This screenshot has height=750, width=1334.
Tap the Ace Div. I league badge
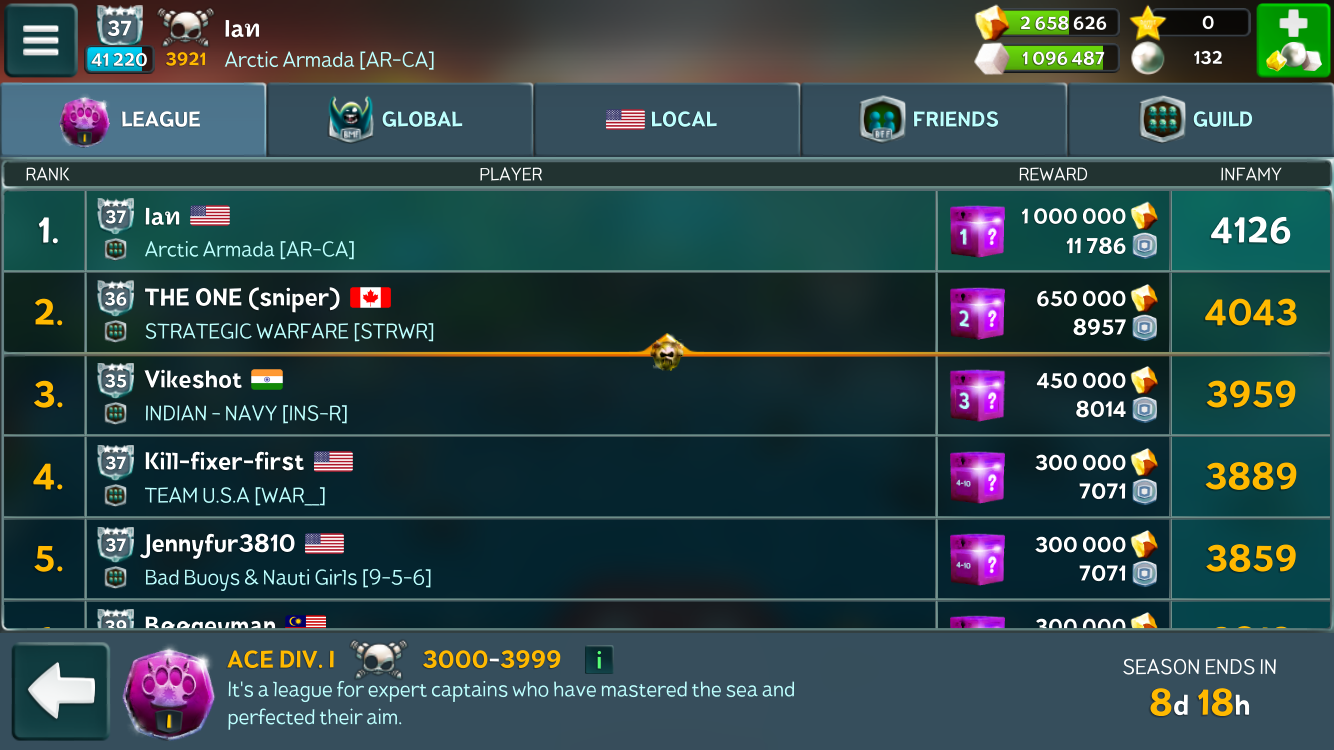[168, 691]
